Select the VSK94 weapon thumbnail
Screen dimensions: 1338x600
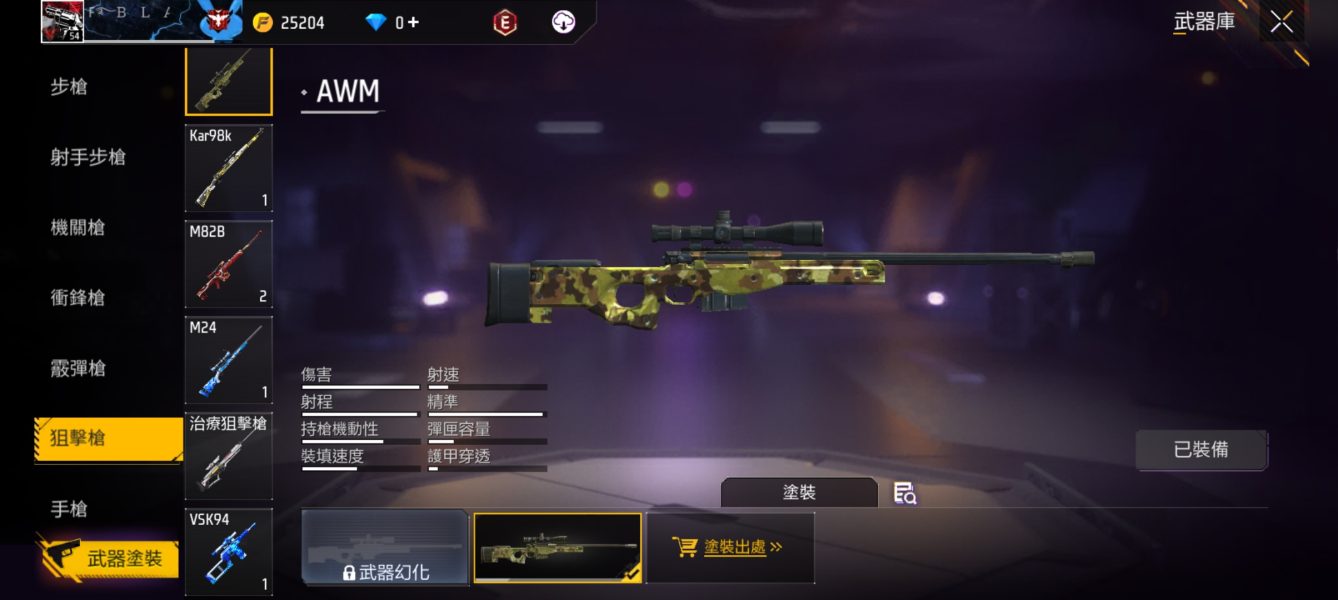pyautogui.click(x=228, y=550)
